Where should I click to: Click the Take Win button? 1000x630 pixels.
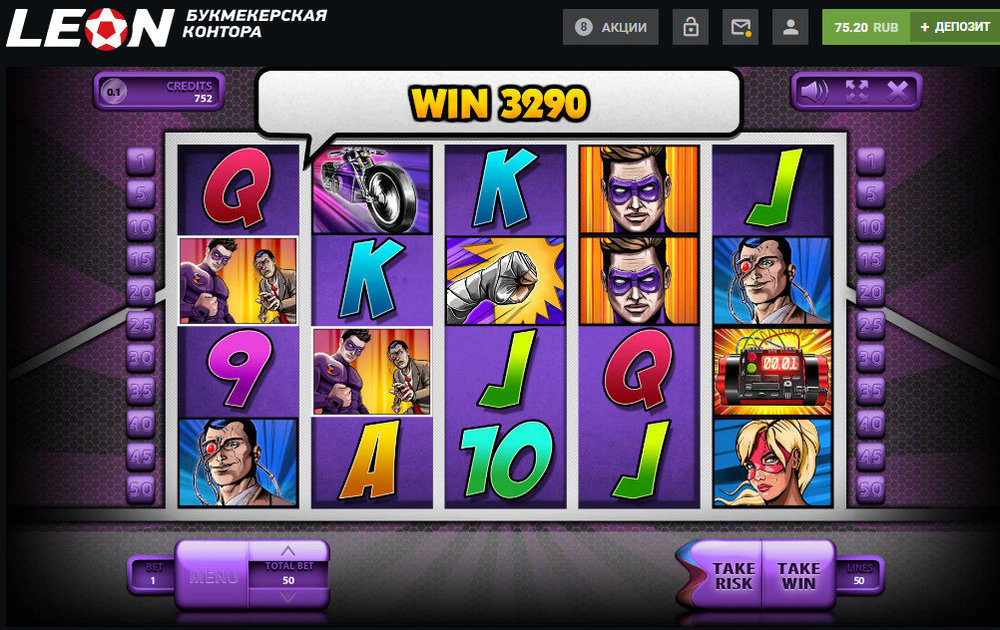click(798, 576)
